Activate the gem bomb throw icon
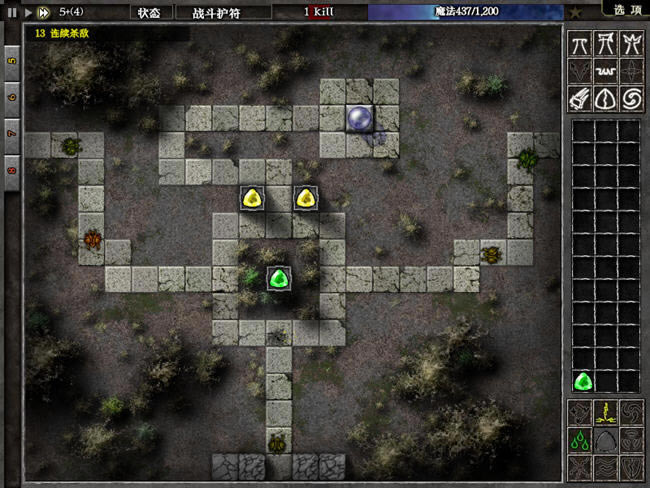The height and width of the screenshot is (488, 650). pyautogui.click(x=580, y=99)
